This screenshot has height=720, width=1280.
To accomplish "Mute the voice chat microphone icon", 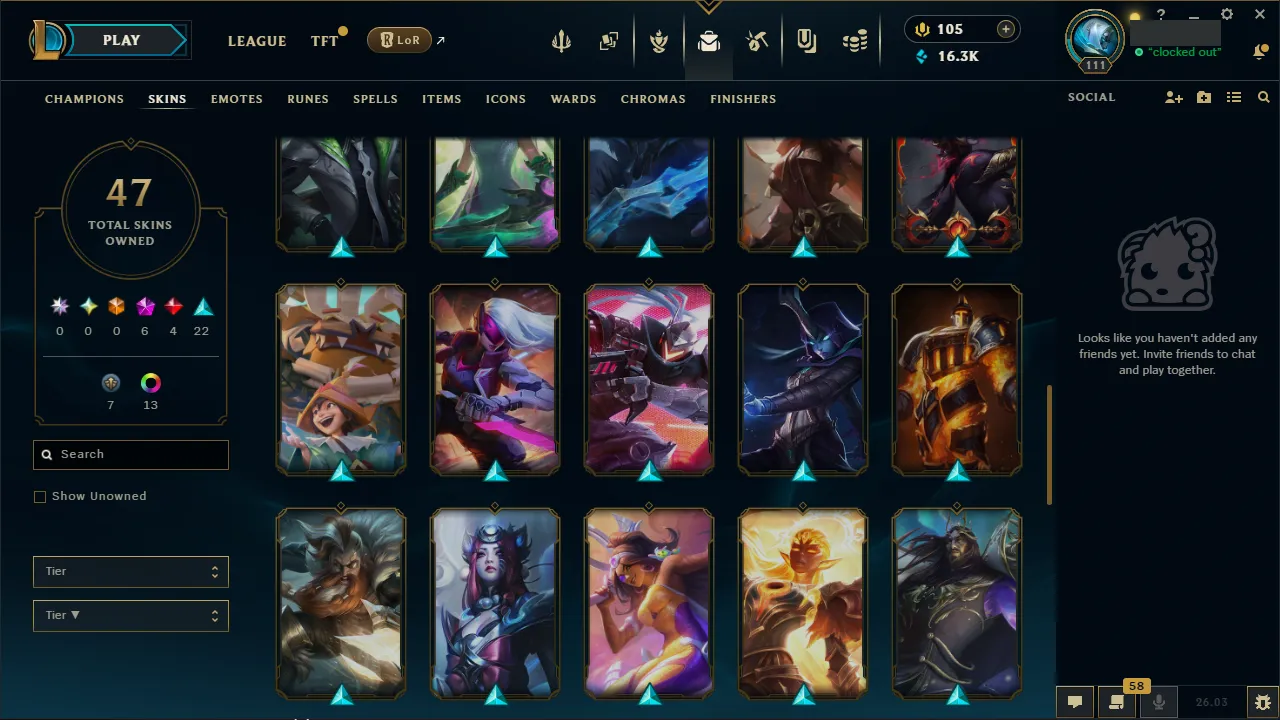I will [x=1158, y=701].
